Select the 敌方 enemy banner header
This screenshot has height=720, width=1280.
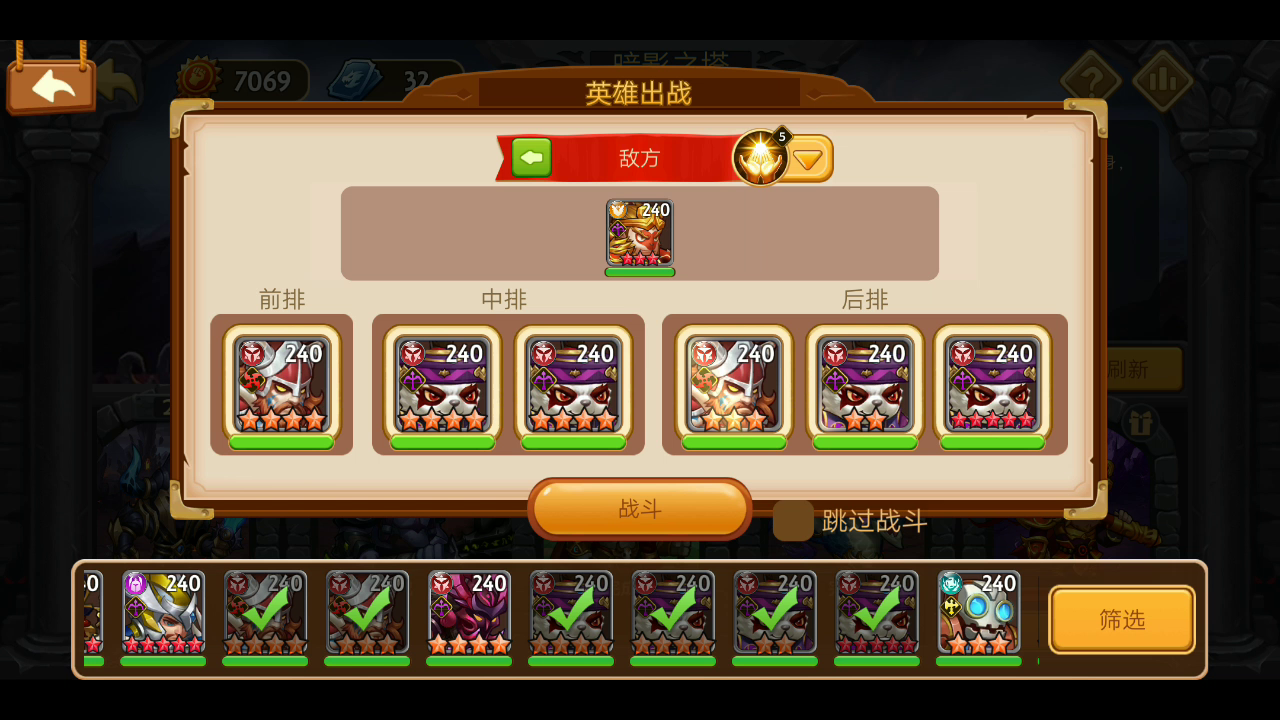tap(640, 157)
